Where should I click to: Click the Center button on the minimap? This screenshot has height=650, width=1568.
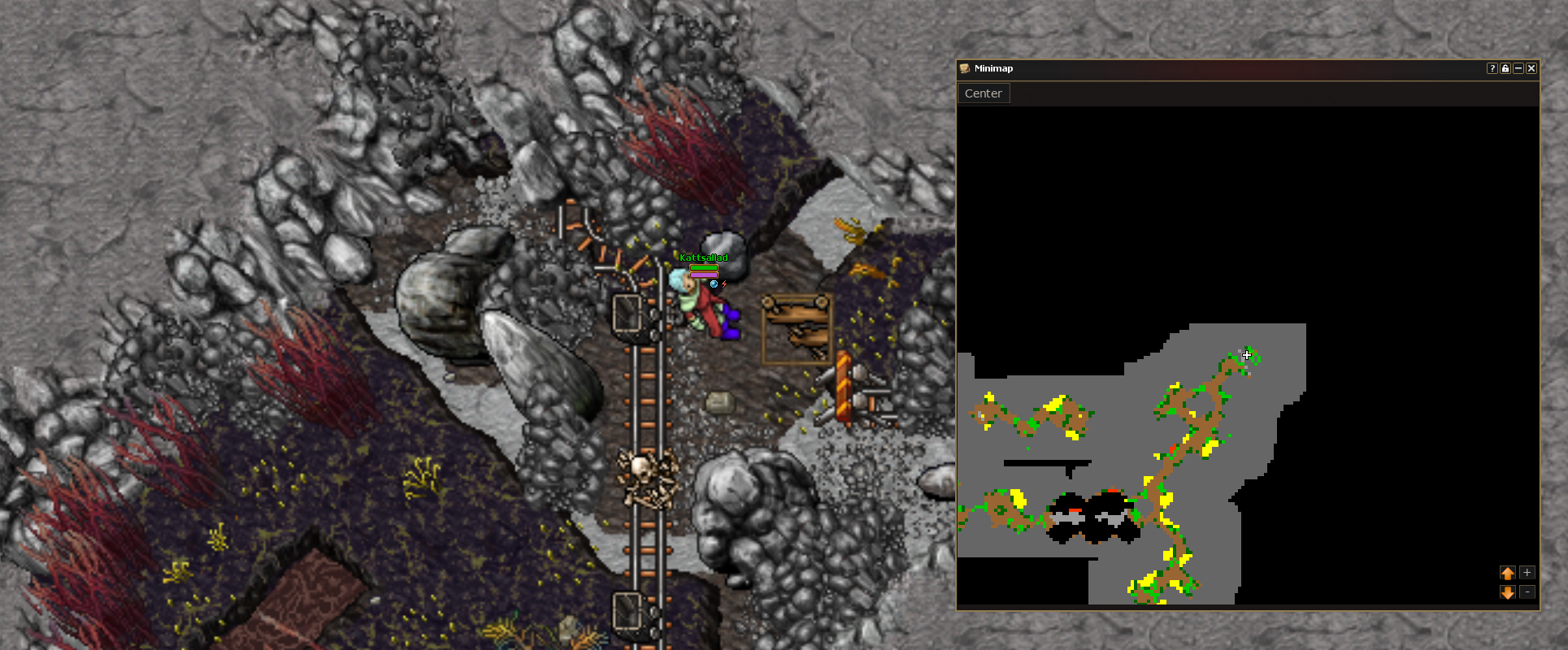pyautogui.click(x=983, y=93)
